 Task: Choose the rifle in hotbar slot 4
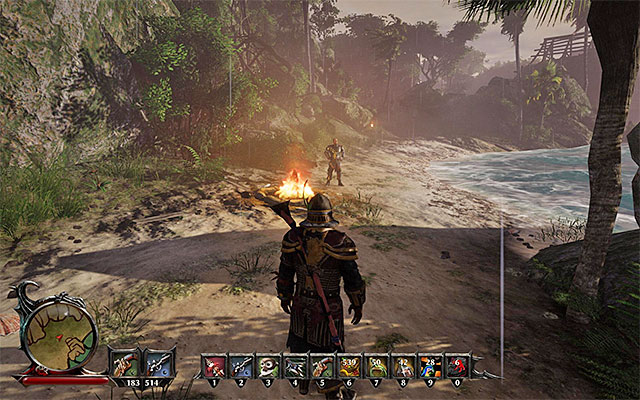(x=295, y=366)
